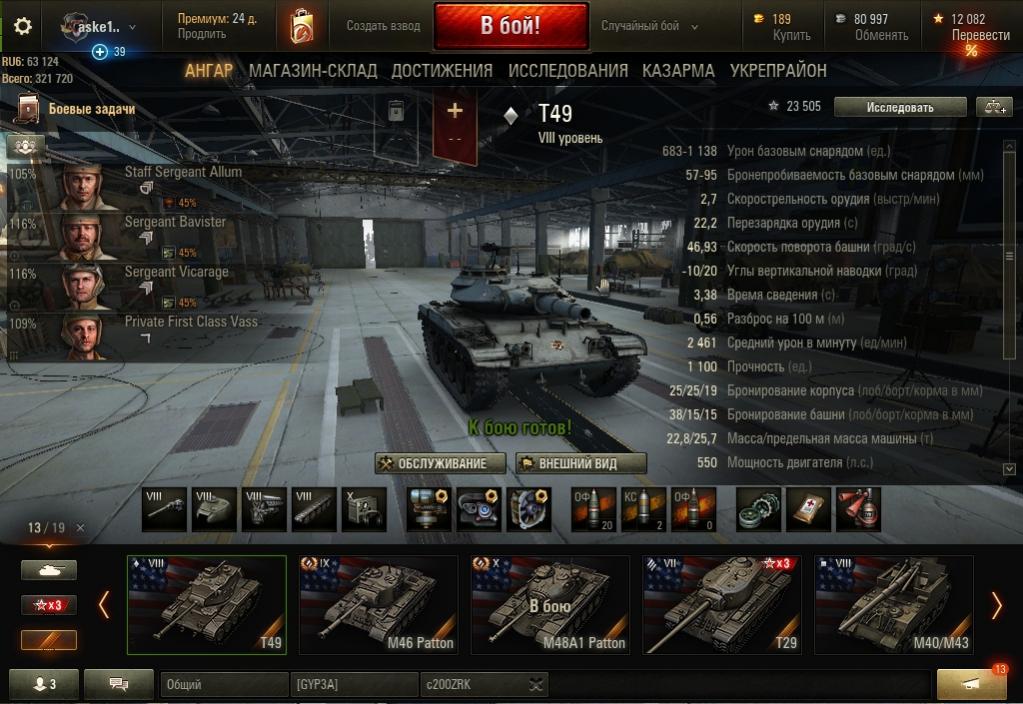Select the T29 tank in carousel
Viewport: 1023px width, 704px height.
pos(721,605)
